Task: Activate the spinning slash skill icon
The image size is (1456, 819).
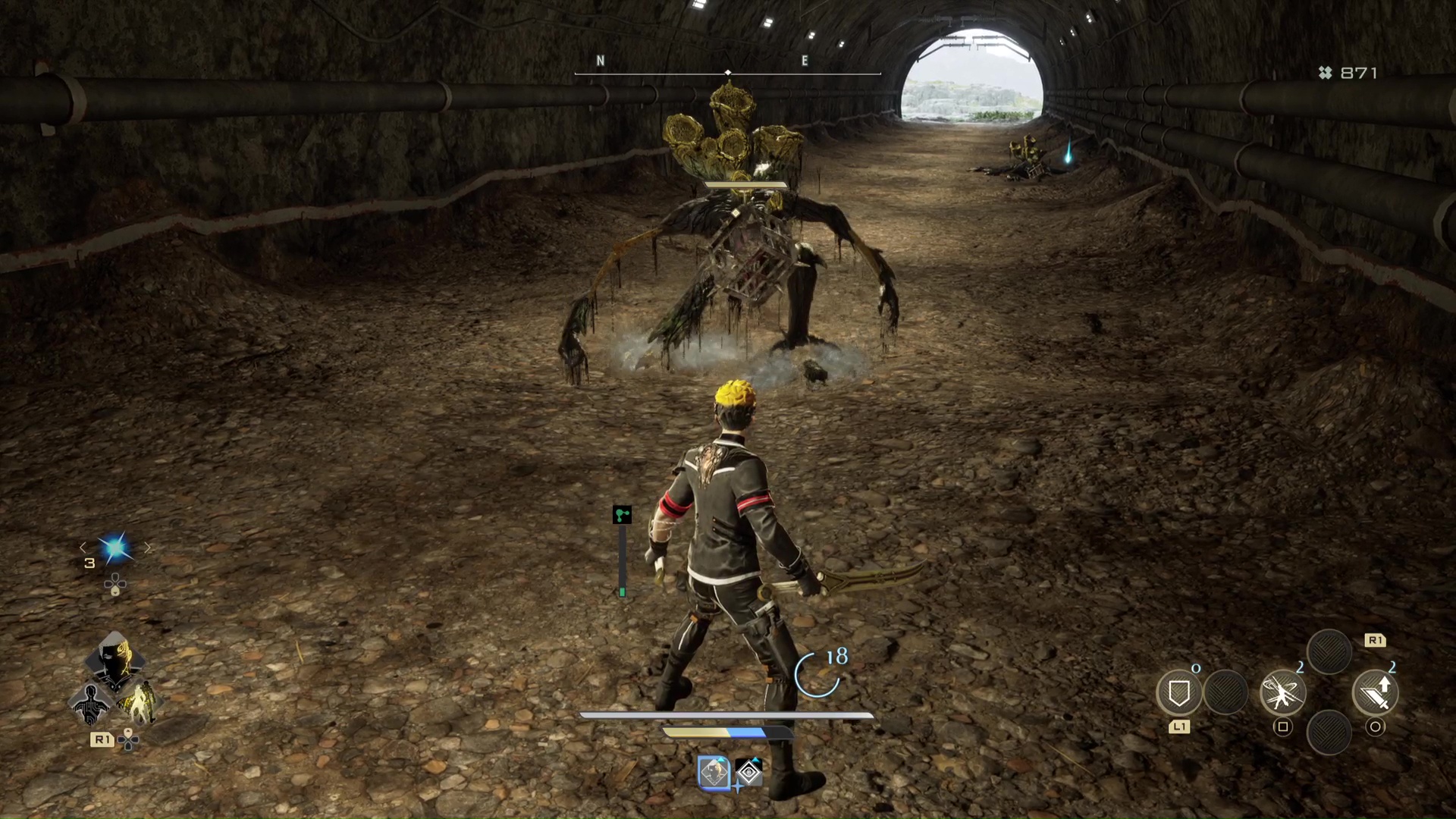Action: (1282, 693)
